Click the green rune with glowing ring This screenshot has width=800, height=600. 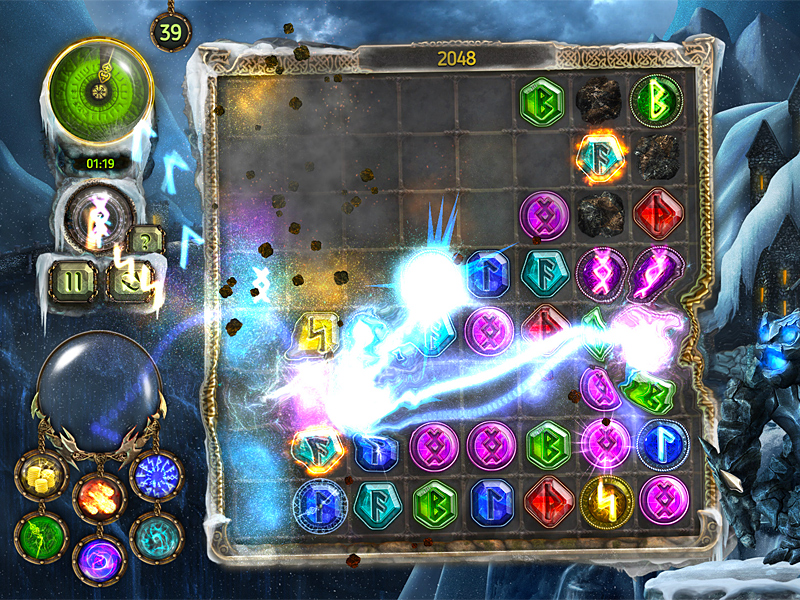pos(656,102)
